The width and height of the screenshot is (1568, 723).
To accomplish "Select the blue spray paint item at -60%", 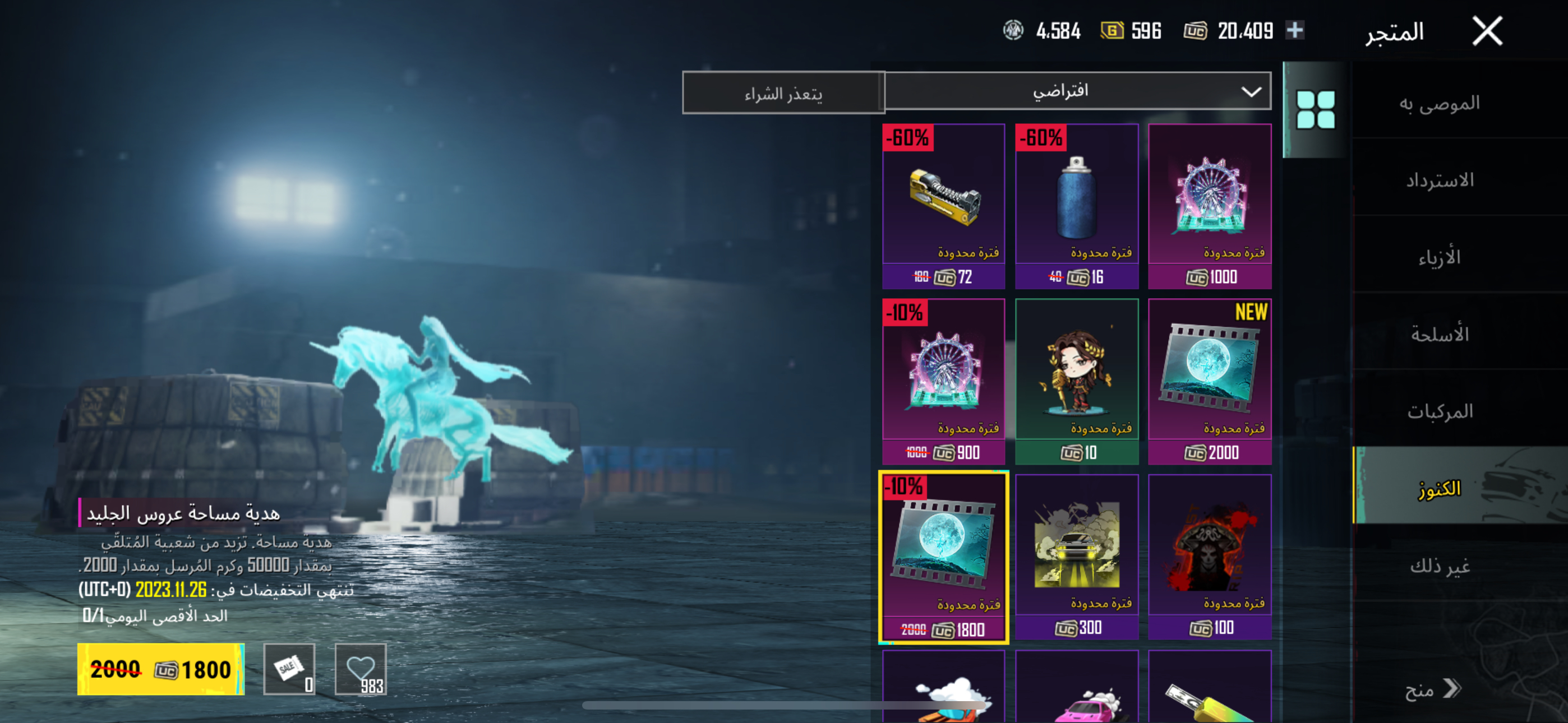I will click(x=1077, y=201).
